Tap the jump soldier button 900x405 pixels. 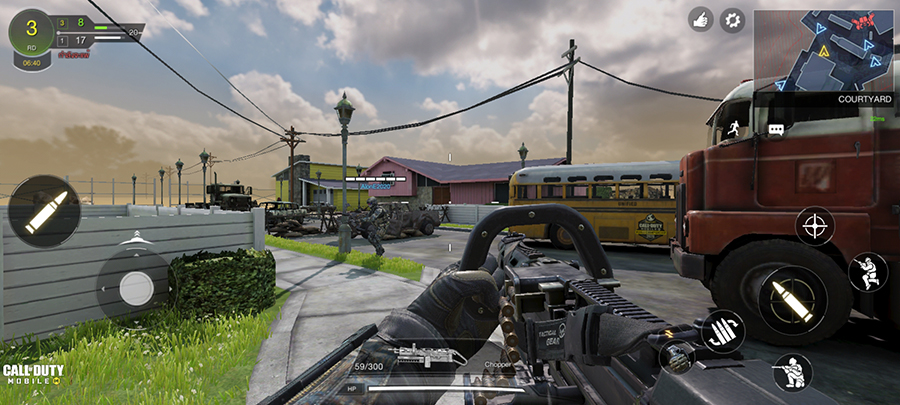pyautogui.click(x=867, y=272)
